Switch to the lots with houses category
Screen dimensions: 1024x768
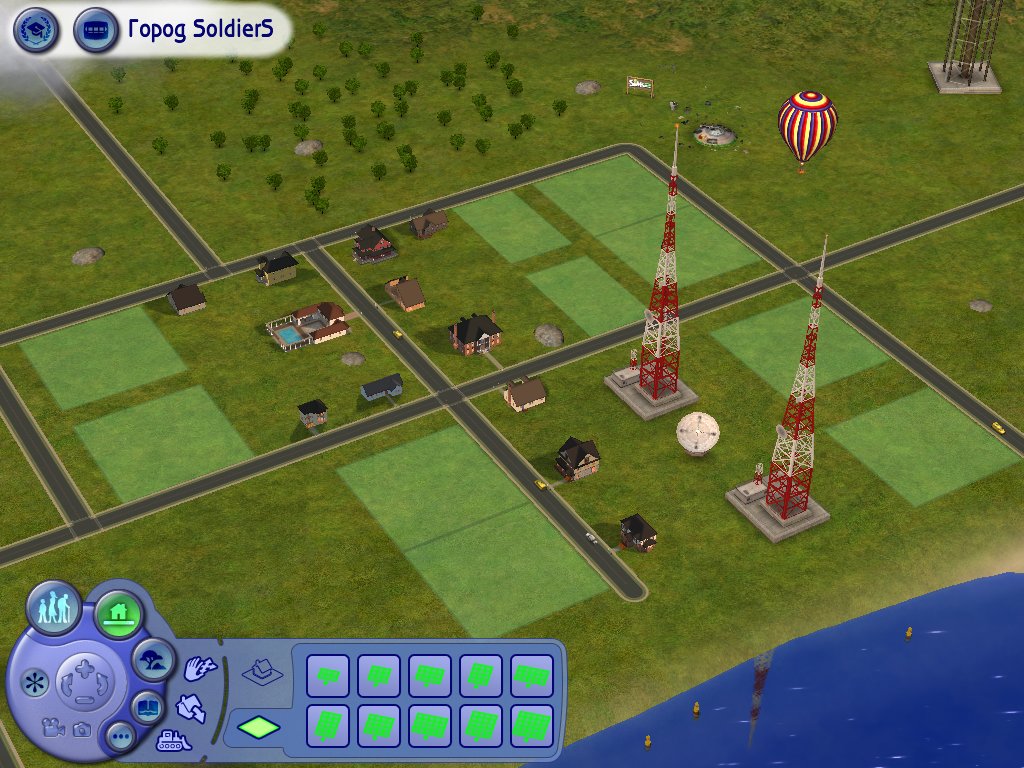click(x=262, y=670)
